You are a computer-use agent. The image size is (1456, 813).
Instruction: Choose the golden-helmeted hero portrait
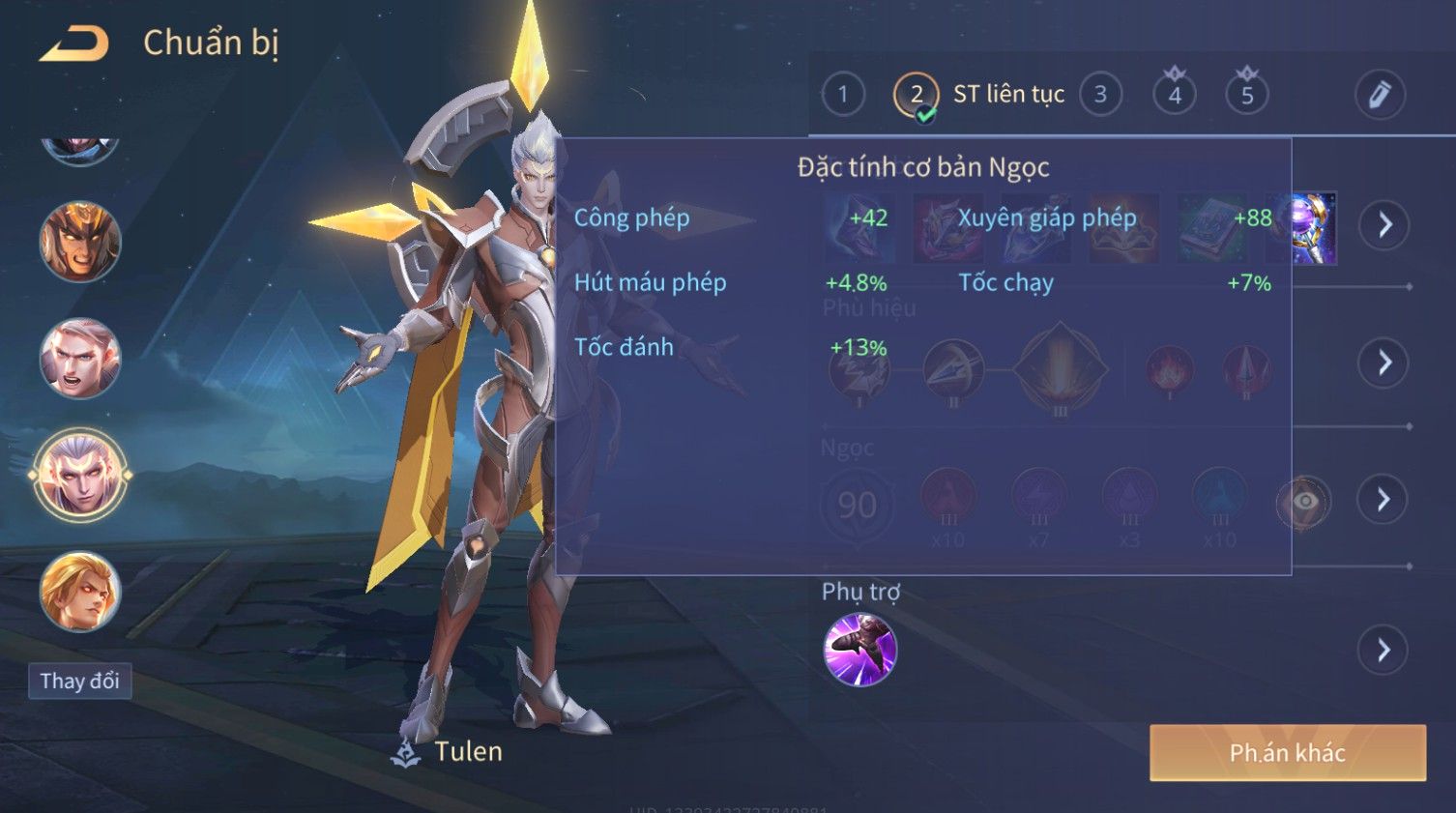80,242
